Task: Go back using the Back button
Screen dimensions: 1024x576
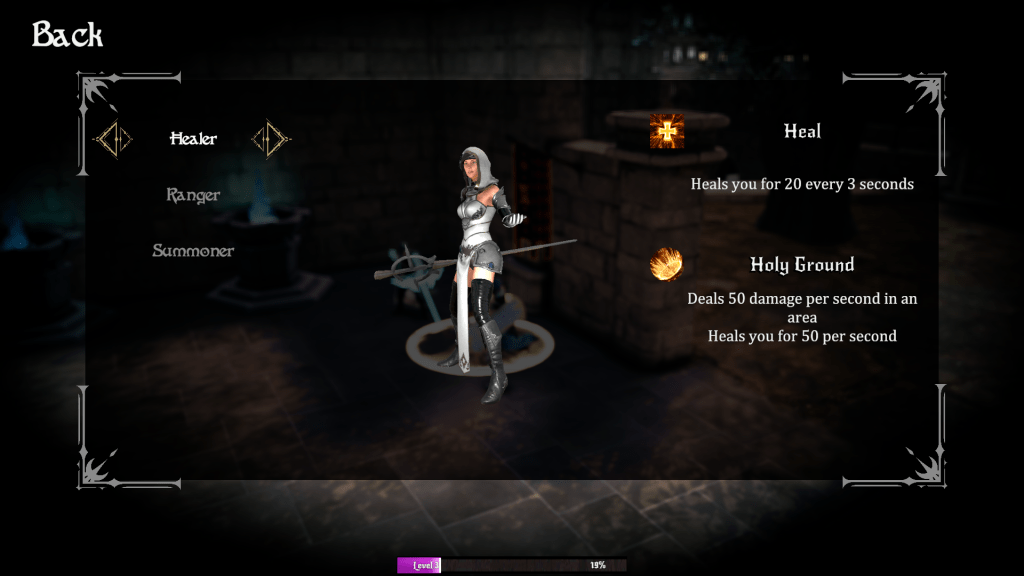Action: [x=67, y=35]
